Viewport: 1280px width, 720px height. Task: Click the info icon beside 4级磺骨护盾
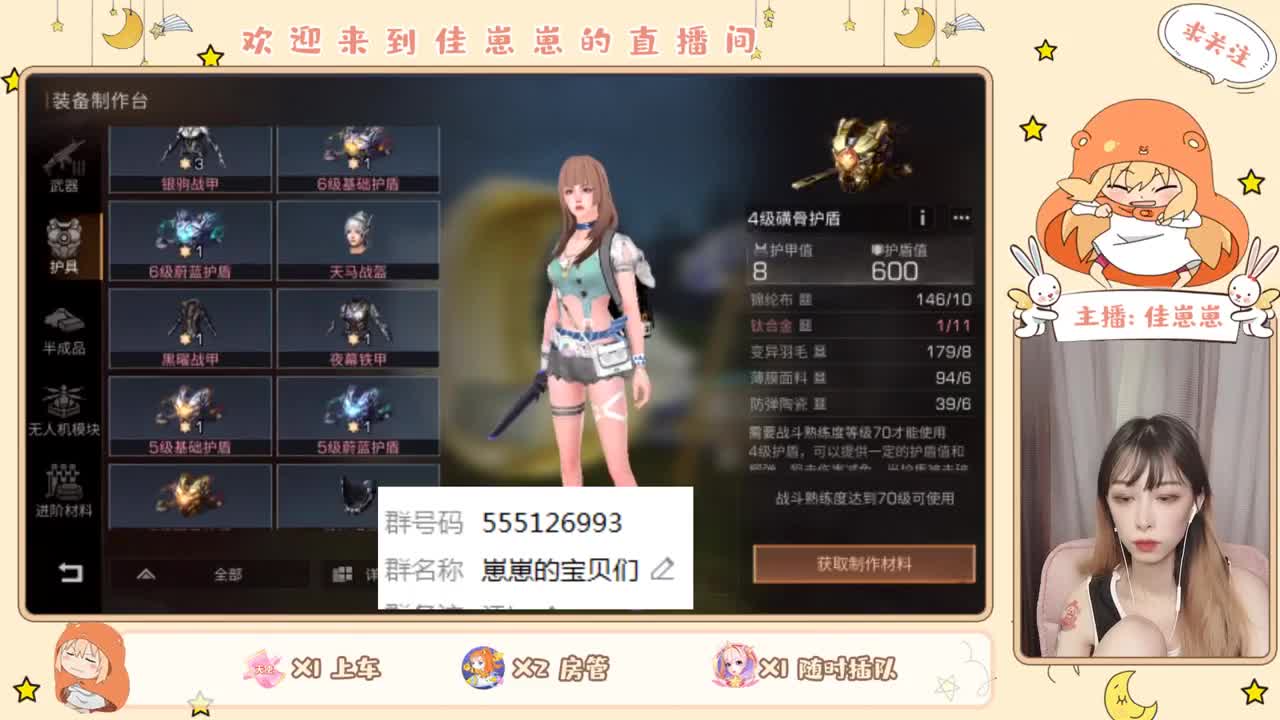click(x=921, y=218)
